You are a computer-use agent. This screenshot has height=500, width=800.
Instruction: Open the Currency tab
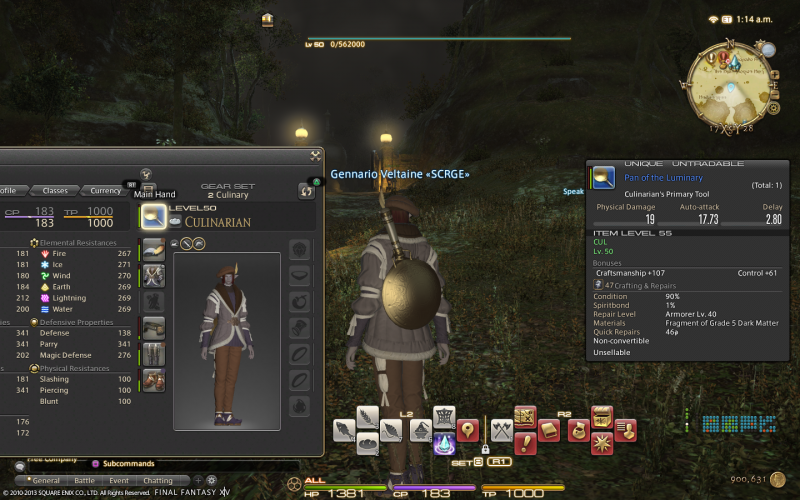point(105,190)
